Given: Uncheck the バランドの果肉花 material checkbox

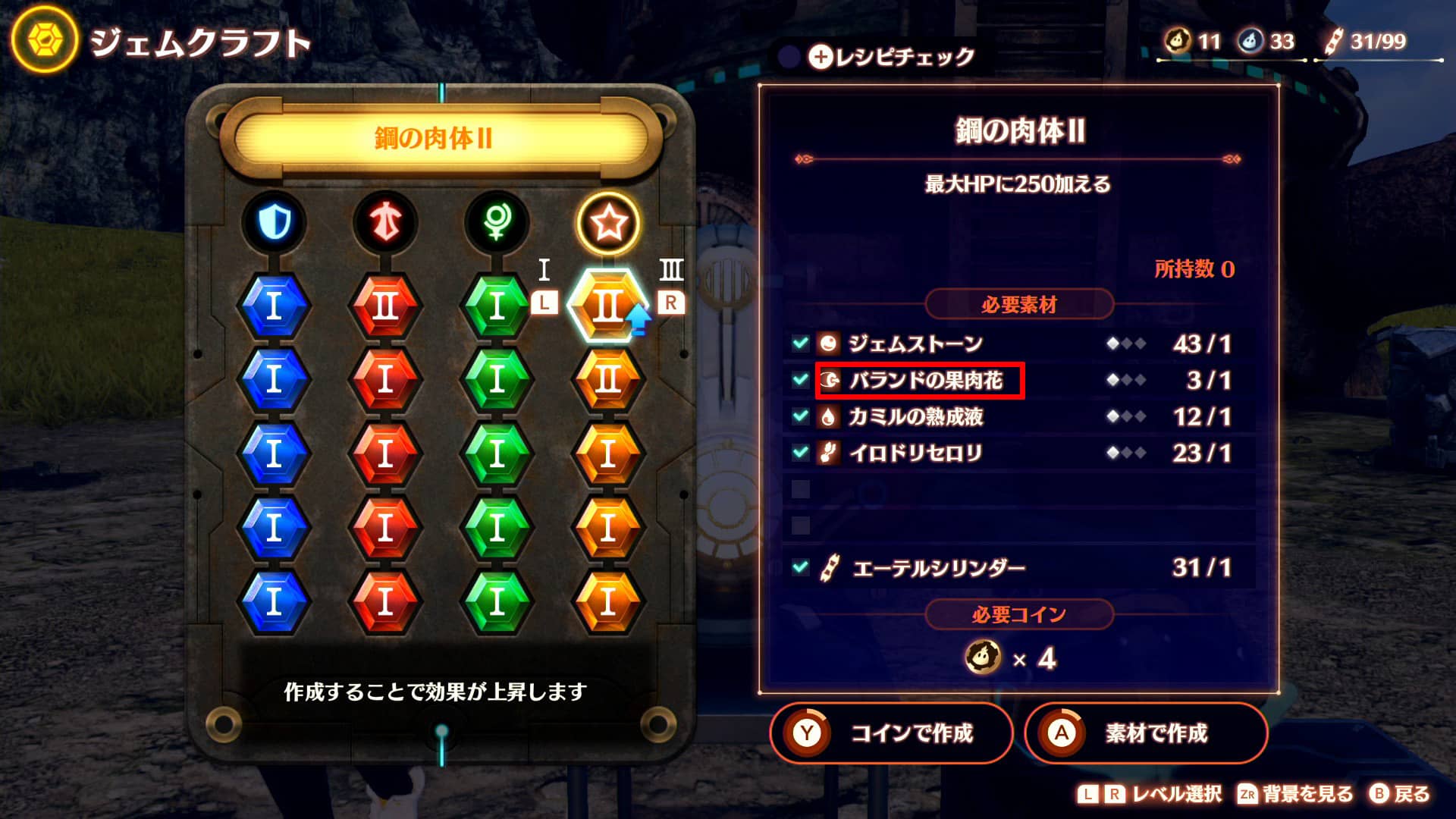Looking at the screenshot, I should click(x=801, y=380).
